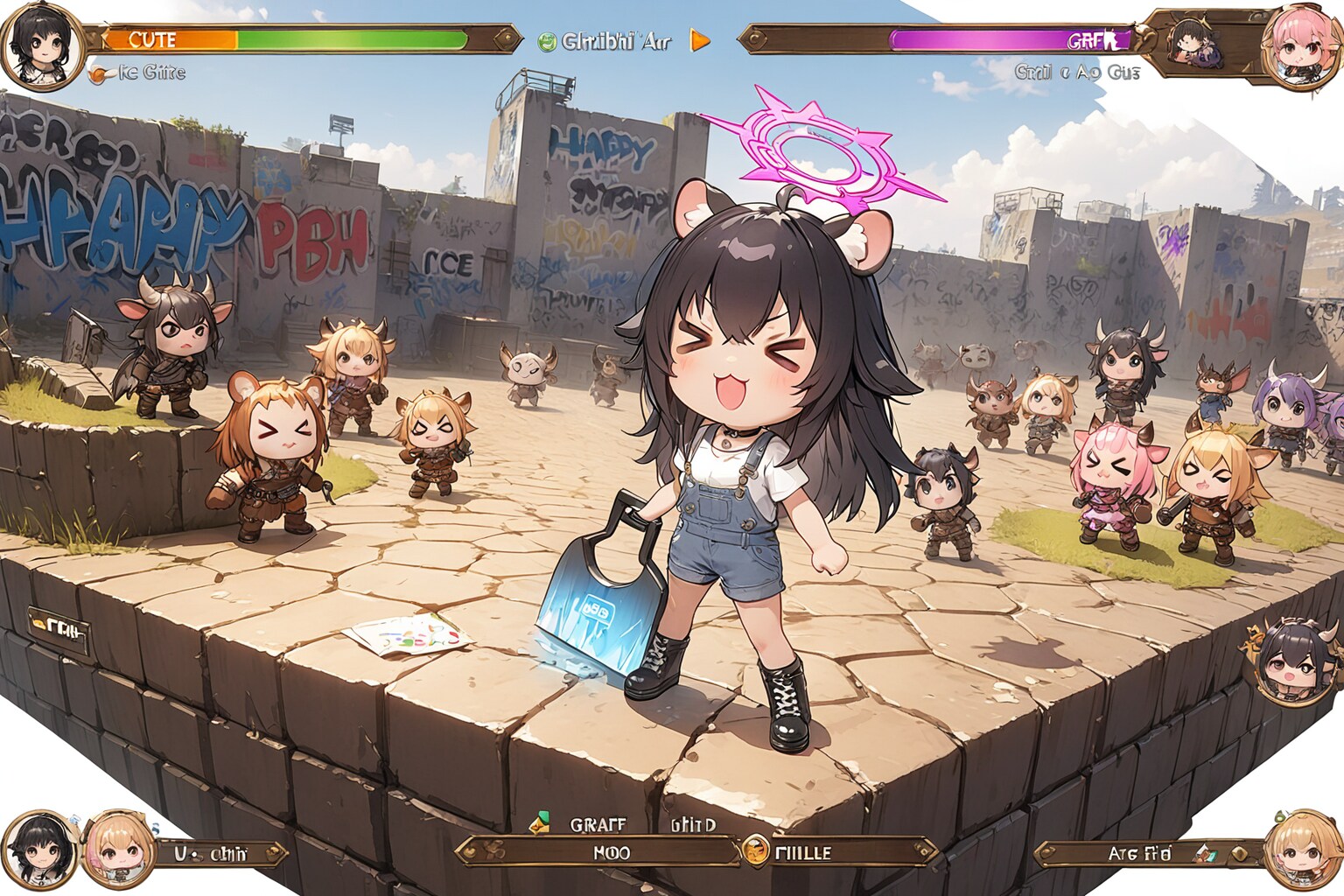Viewport: 1344px width, 896px height.
Task: Click the FIILLE button
Action: (x=840, y=851)
